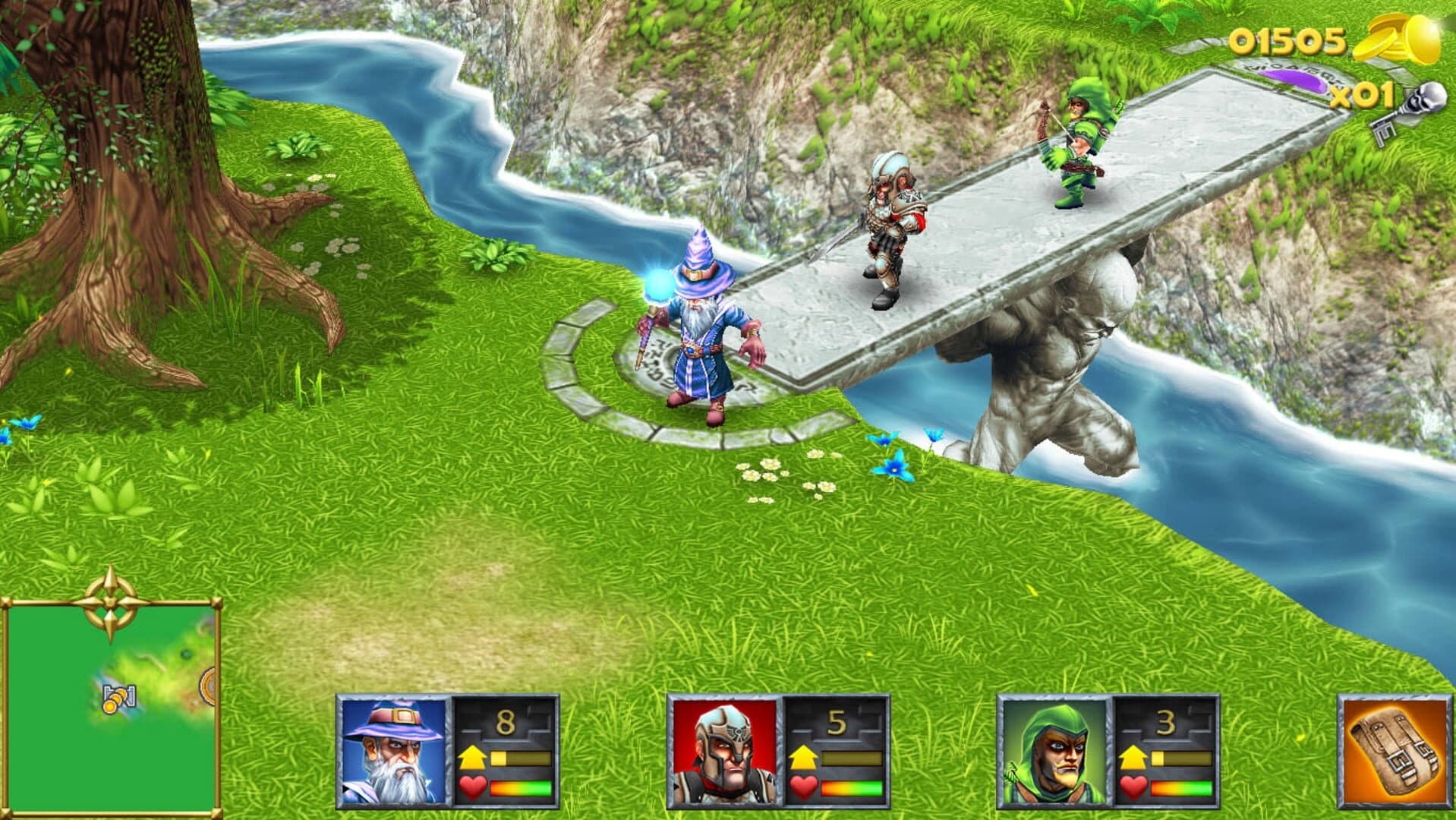Switch to the warrior's character tab
The width and height of the screenshot is (1456, 820).
(723, 752)
